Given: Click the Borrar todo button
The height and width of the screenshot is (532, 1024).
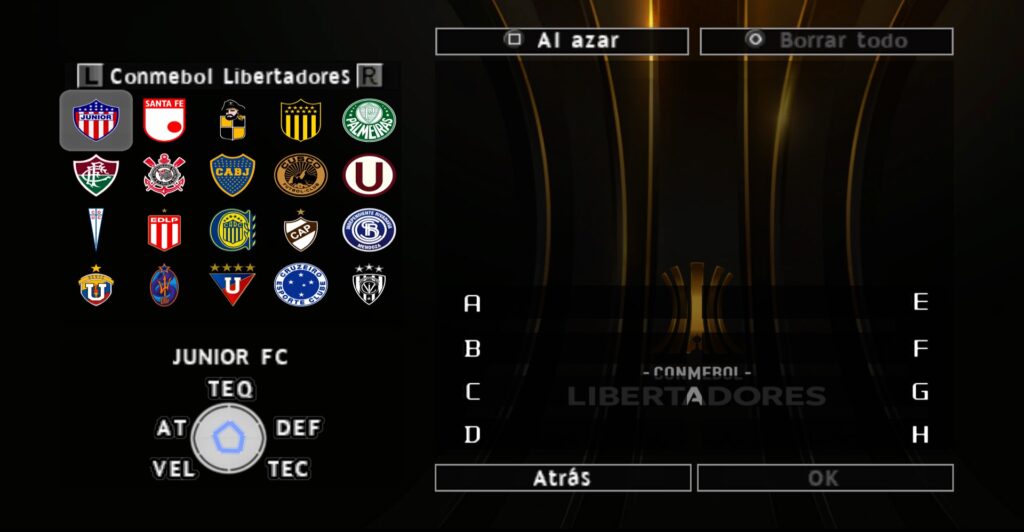Looking at the screenshot, I should (x=826, y=41).
